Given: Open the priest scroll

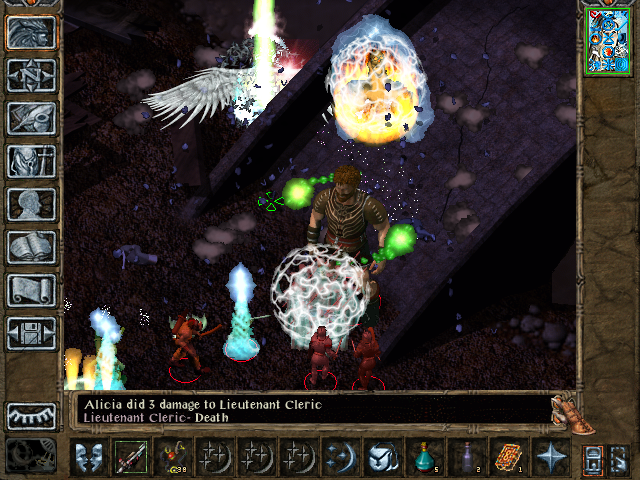Looking at the screenshot, I should point(31,290).
